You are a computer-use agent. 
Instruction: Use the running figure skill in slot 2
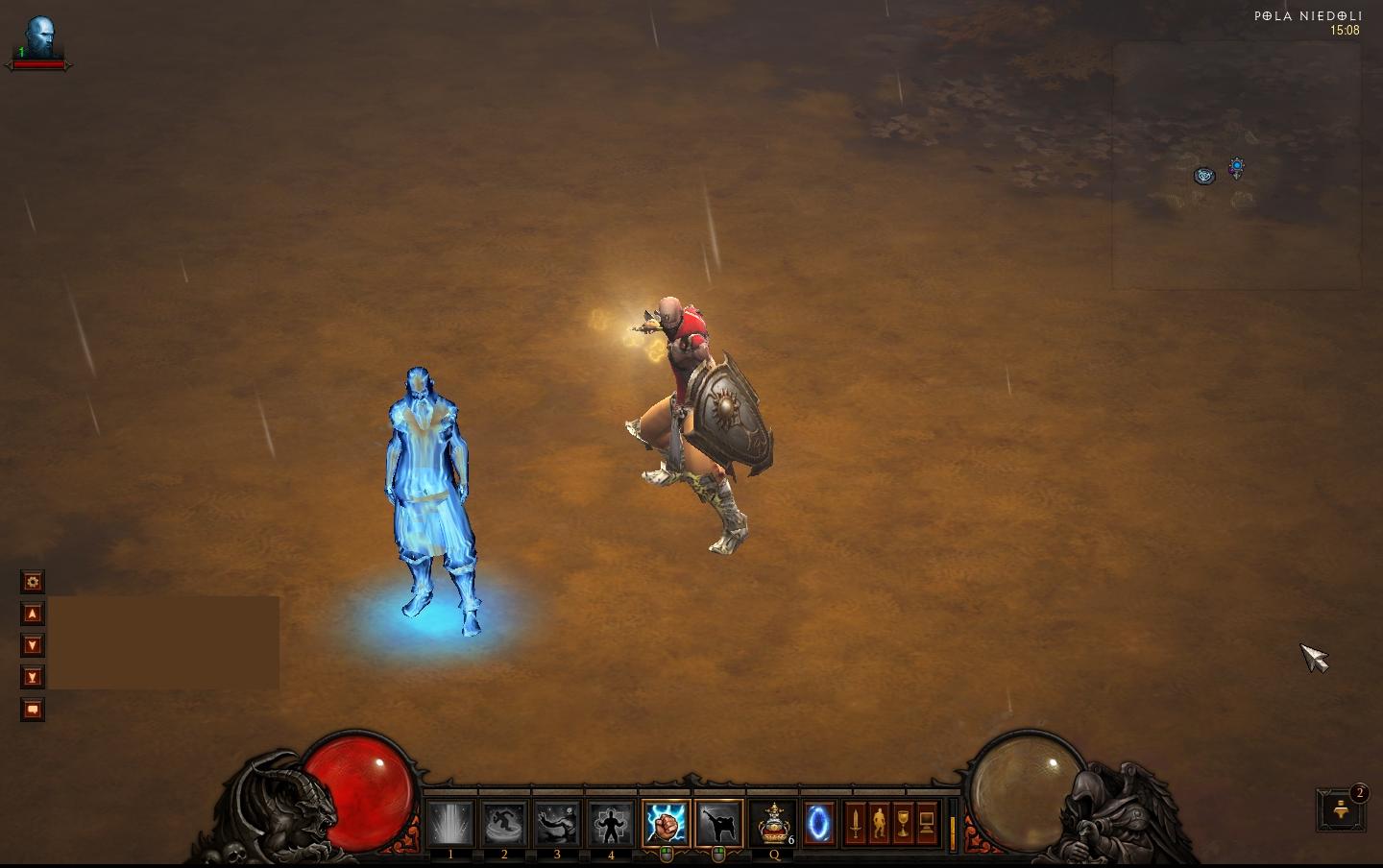[504, 824]
